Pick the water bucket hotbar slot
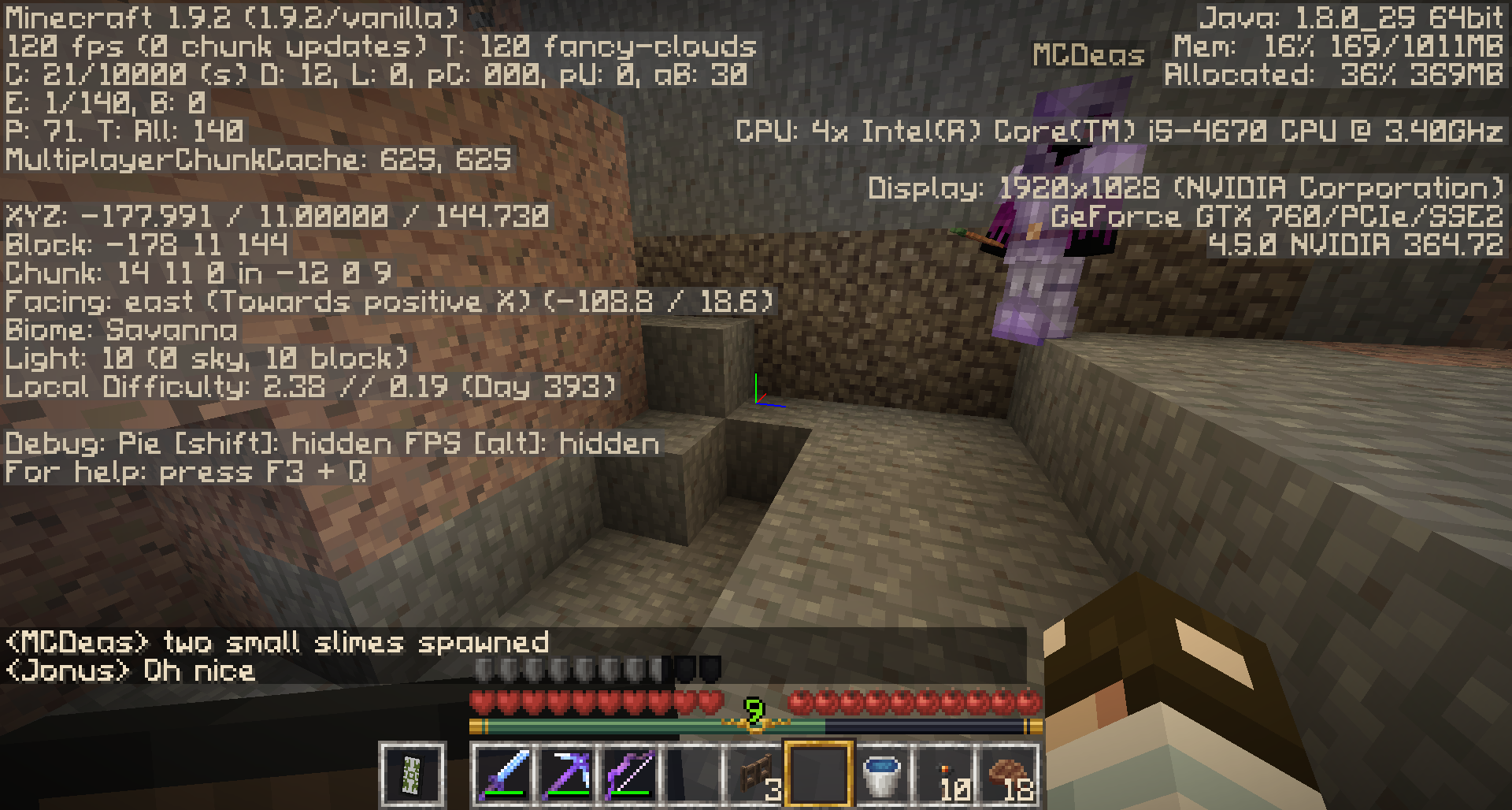Screen dimensions: 1512x810 [881, 774]
